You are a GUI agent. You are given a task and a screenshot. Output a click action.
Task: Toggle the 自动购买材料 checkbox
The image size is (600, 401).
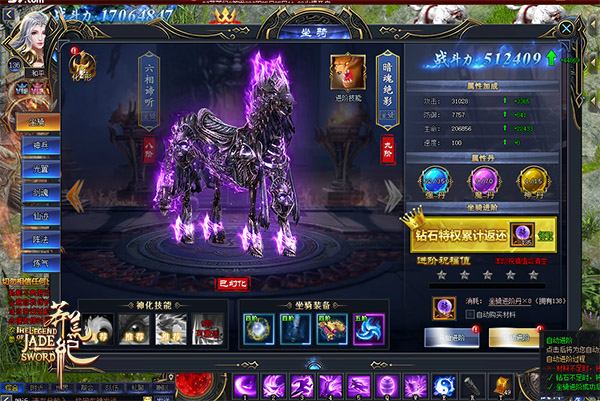pos(471,315)
